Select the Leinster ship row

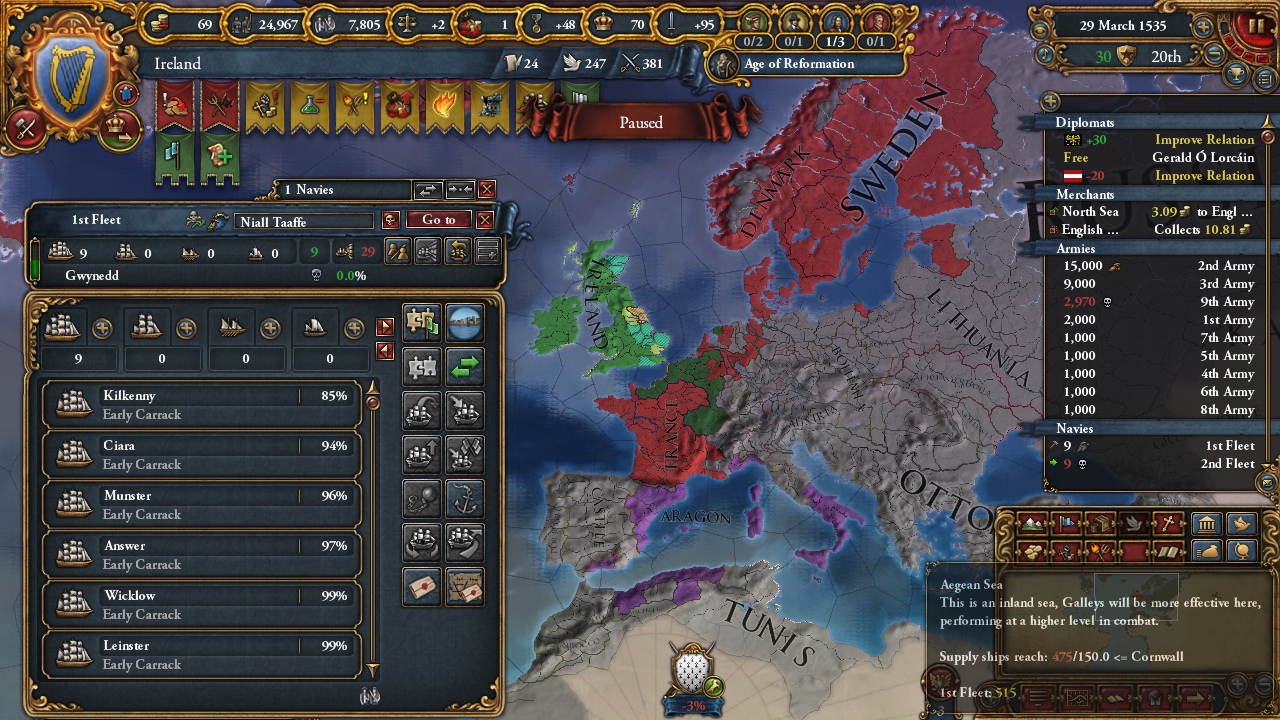[x=200, y=654]
